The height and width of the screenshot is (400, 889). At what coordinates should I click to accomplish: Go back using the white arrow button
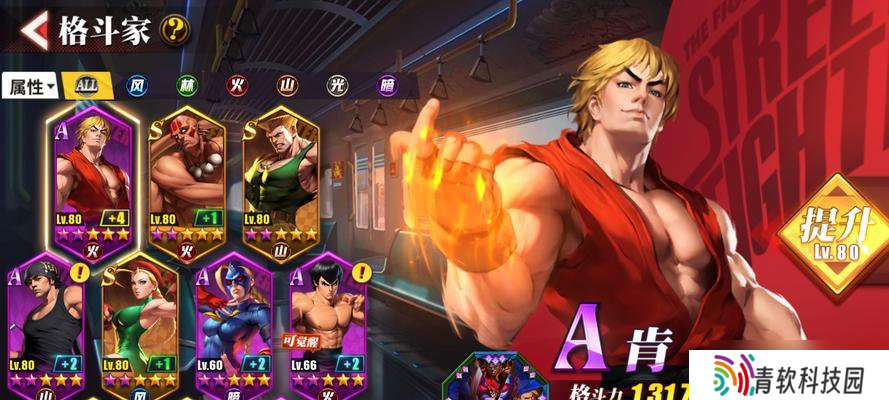tap(34, 30)
